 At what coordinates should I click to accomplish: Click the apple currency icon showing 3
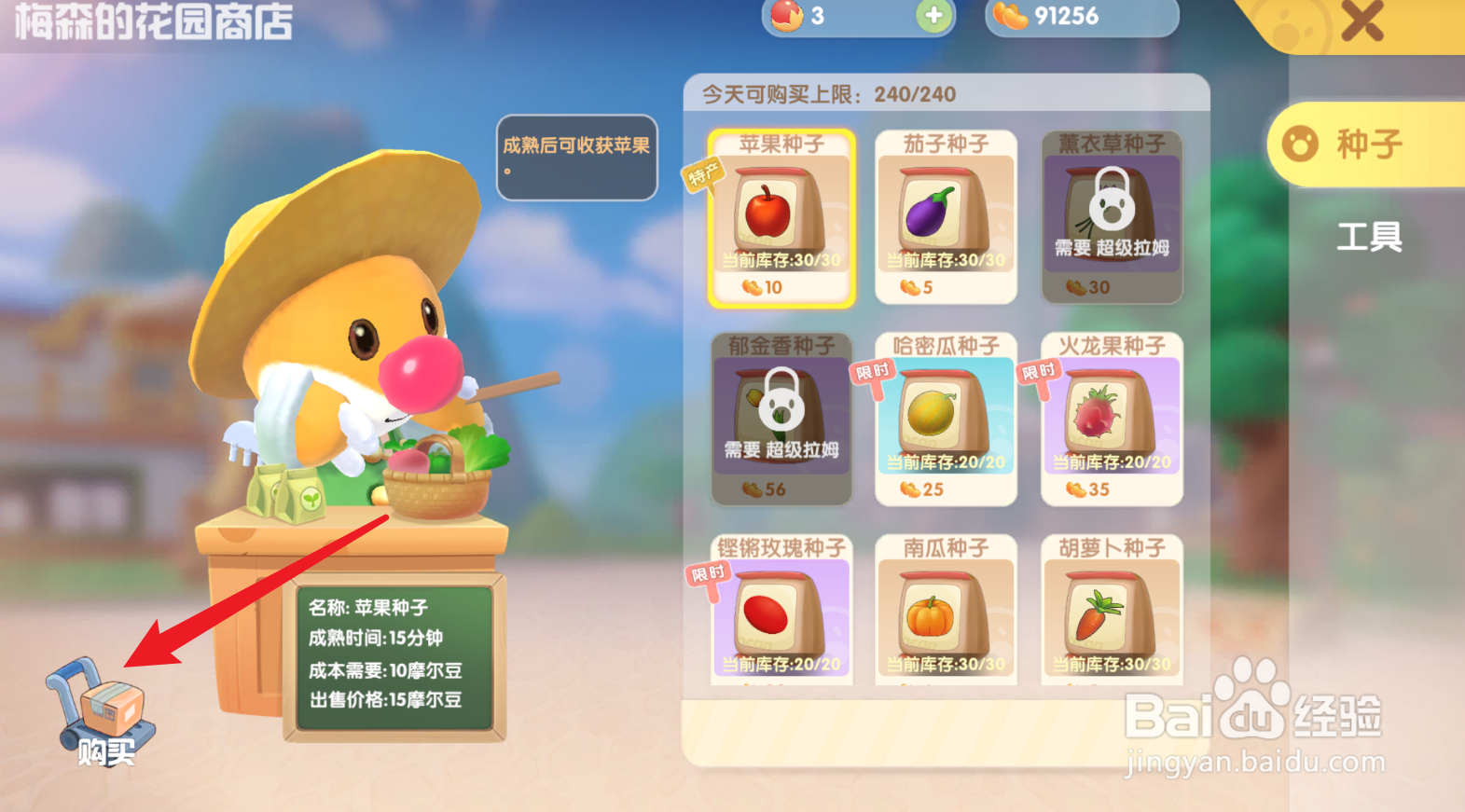788,18
